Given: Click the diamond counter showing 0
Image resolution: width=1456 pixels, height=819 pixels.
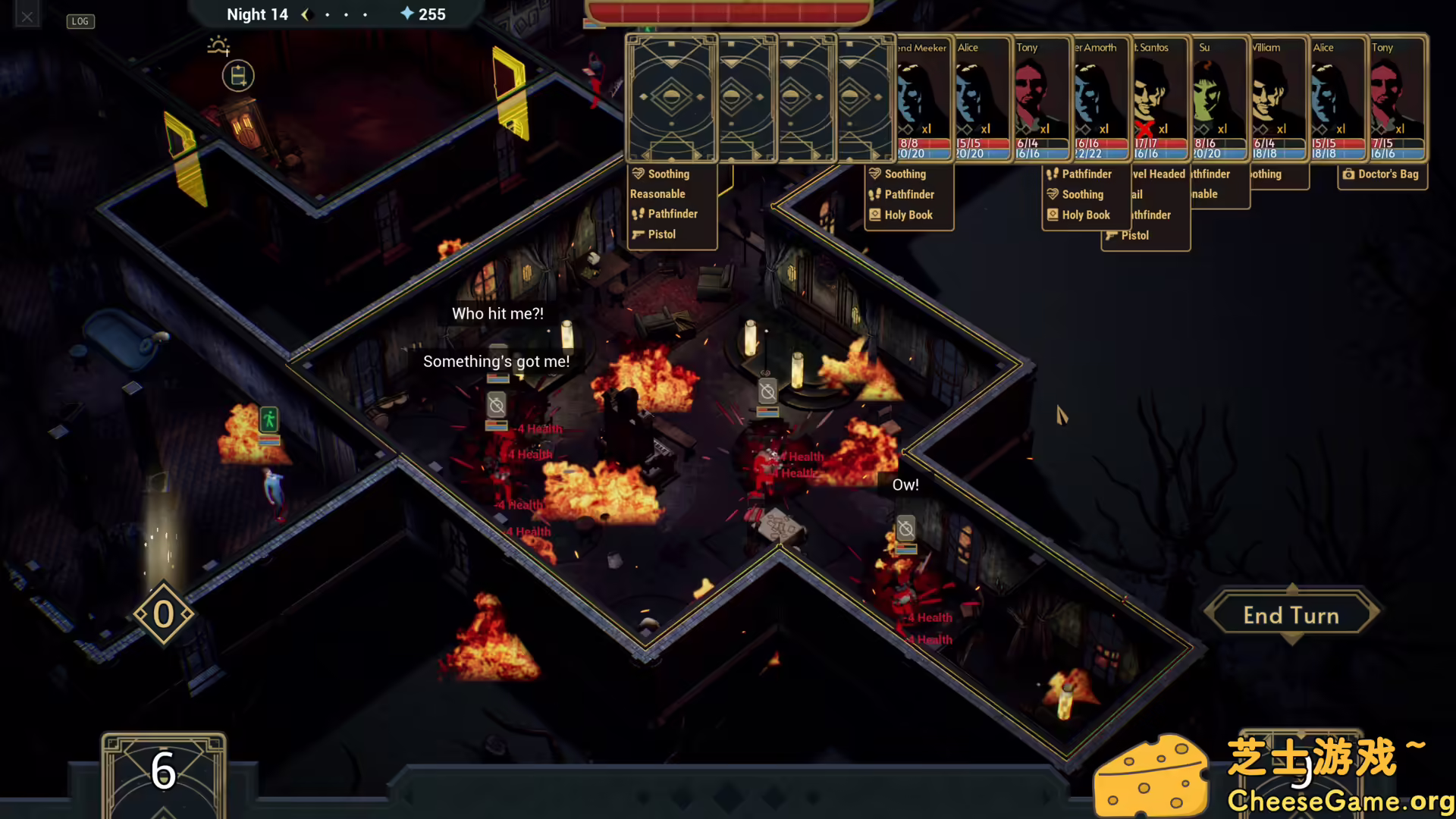Looking at the screenshot, I should pos(163,614).
